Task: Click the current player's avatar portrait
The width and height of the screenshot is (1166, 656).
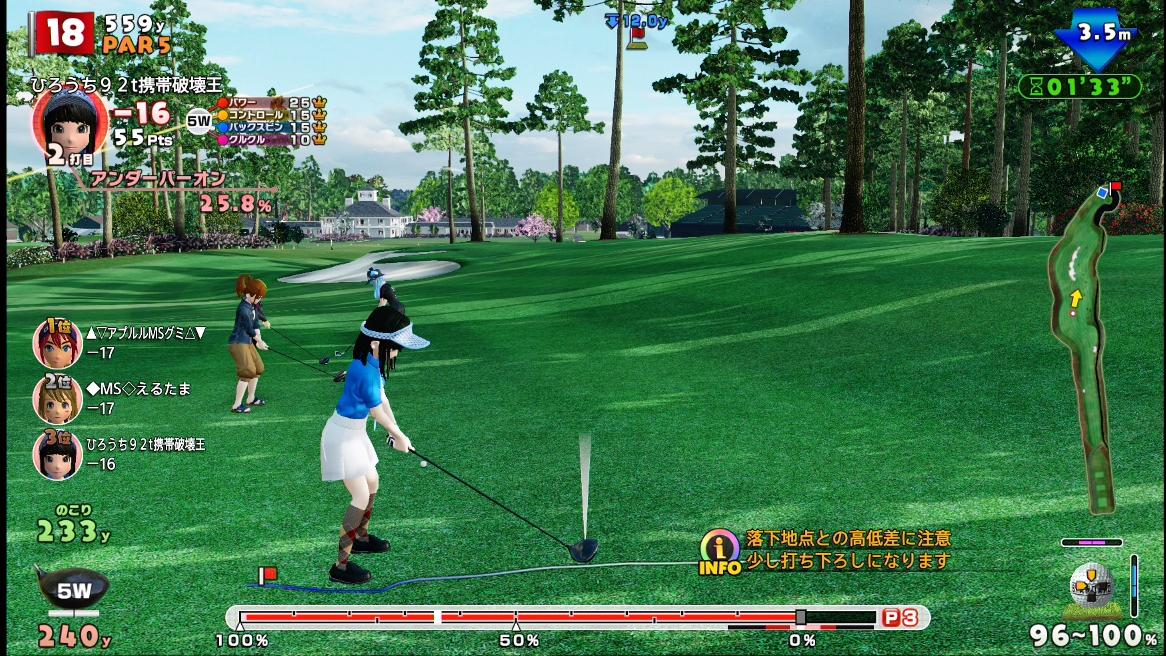Action: point(69,127)
